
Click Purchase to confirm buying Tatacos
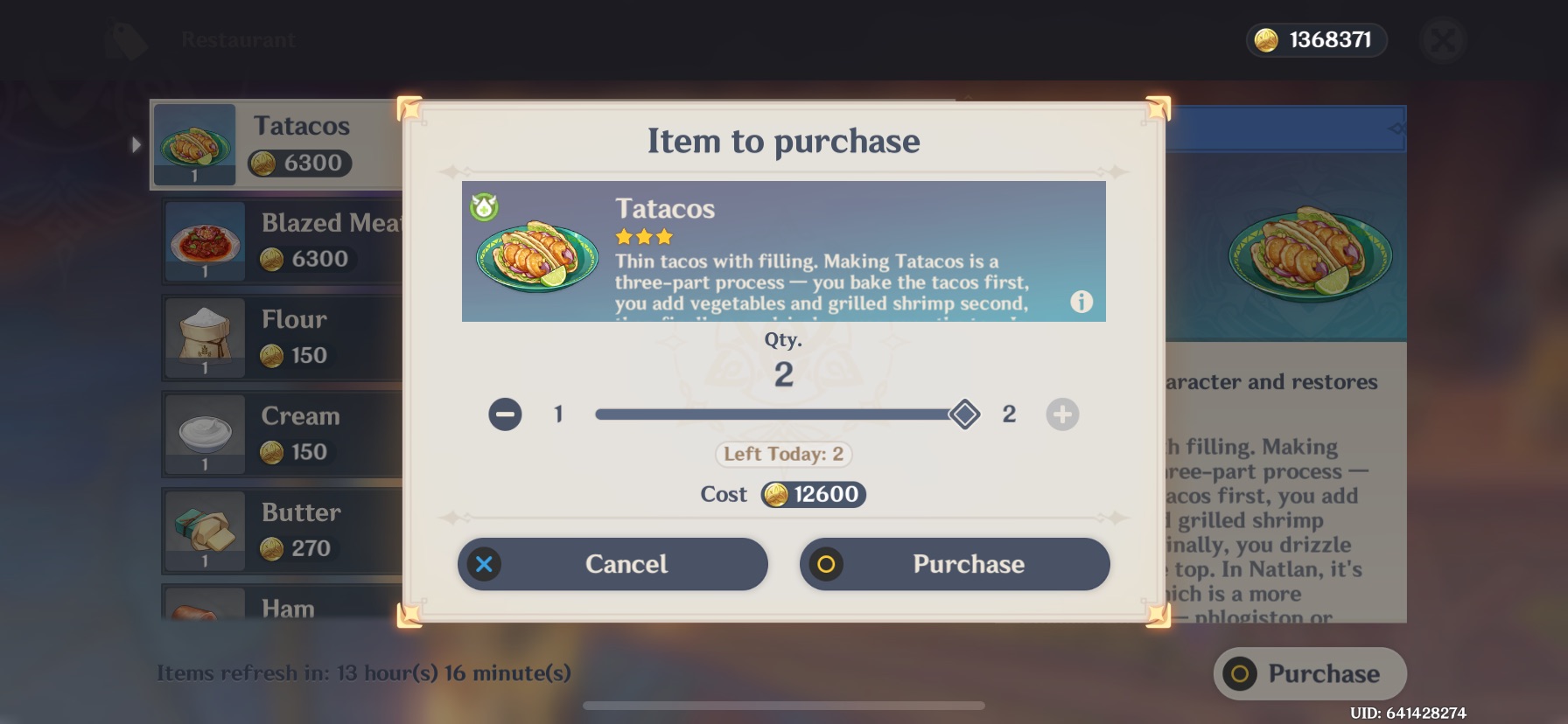(x=955, y=564)
